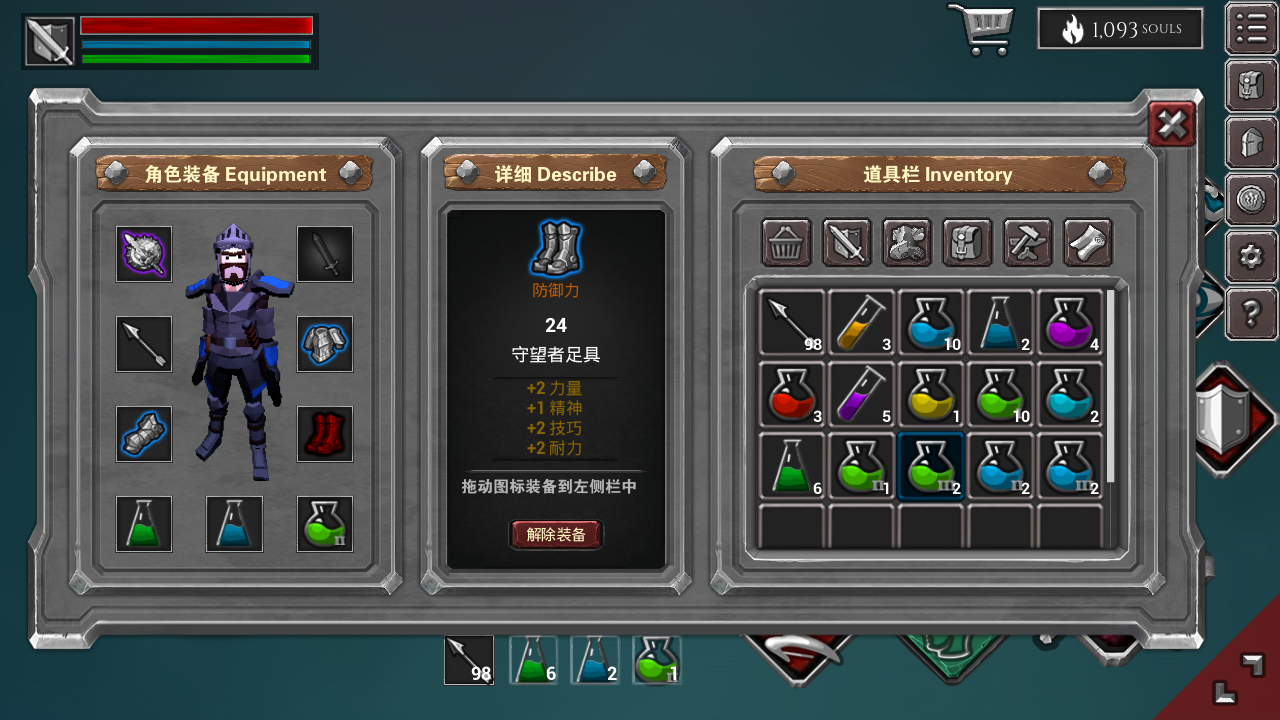Screen dimensions: 1280x720
Task: Open the settings gear in right sidebar
Action: click(1251, 257)
